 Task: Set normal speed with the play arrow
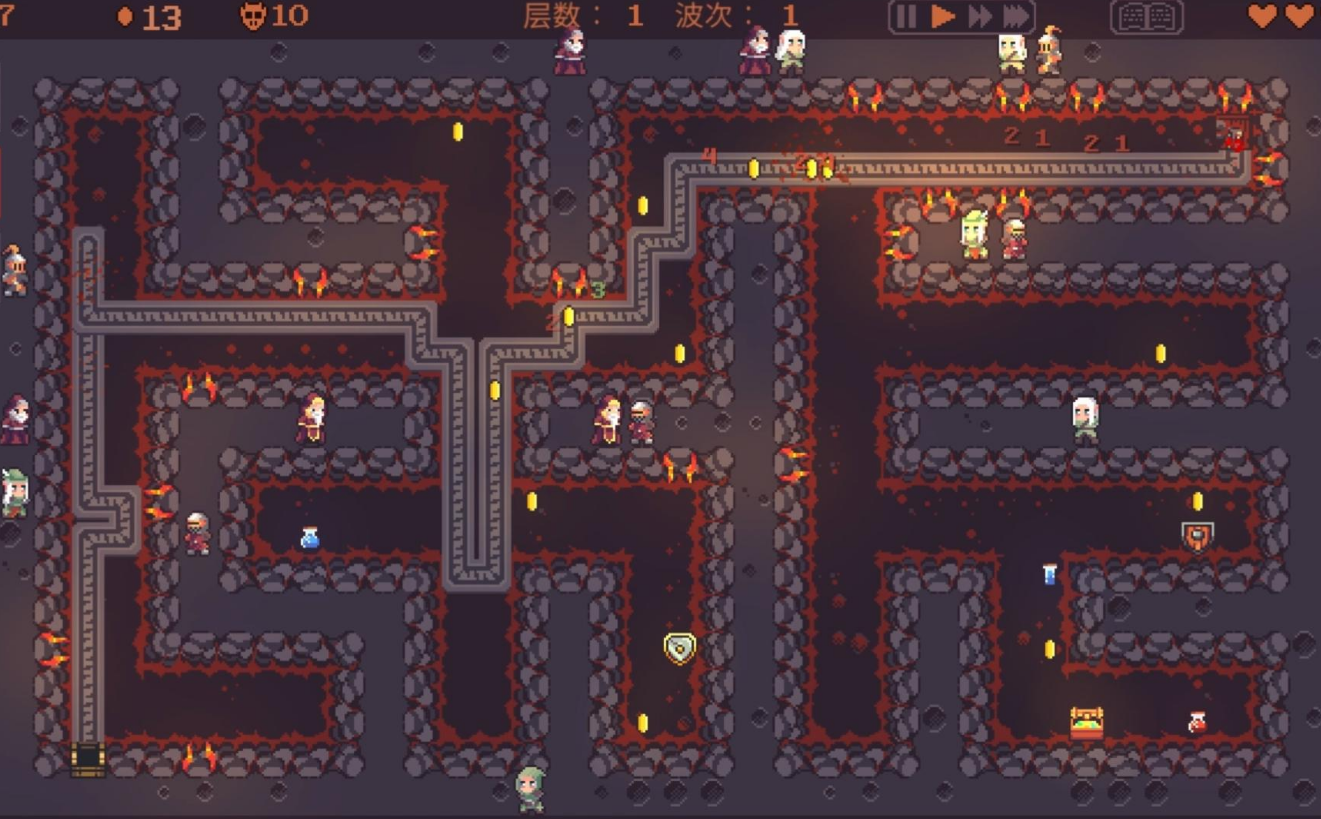(x=942, y=16)
